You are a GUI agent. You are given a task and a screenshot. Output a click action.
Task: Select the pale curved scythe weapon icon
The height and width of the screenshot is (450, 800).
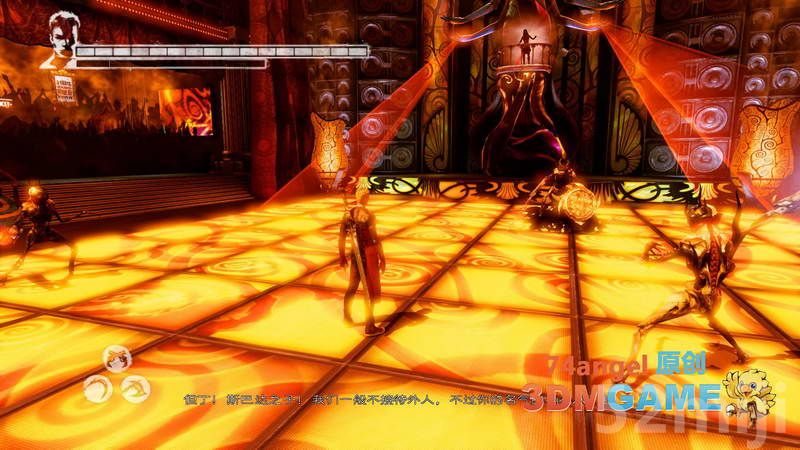98,389
